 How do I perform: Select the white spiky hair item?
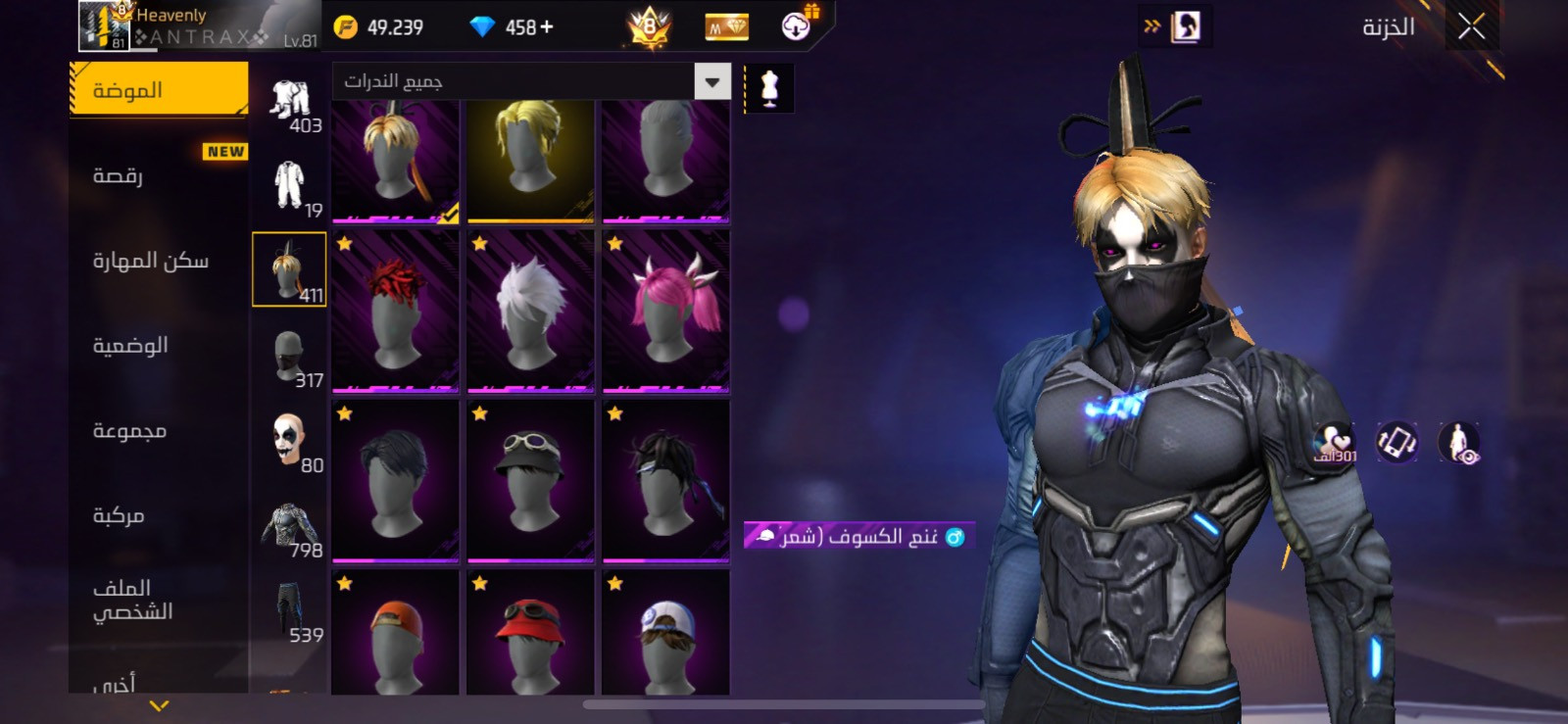point(530,311)
